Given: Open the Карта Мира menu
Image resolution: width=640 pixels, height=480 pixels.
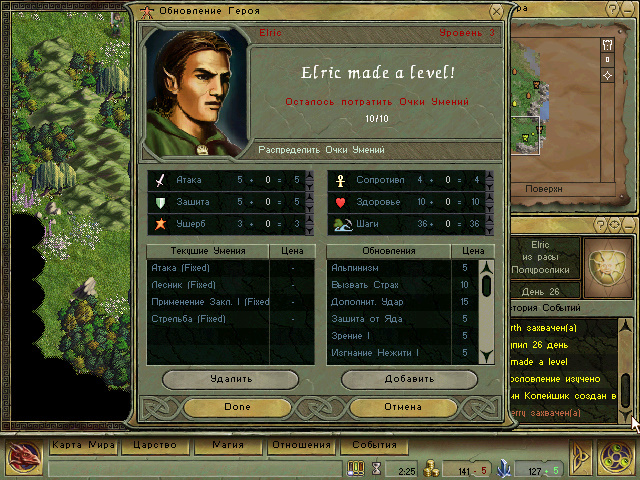Looking at the screenshot, I should point(84,445).
